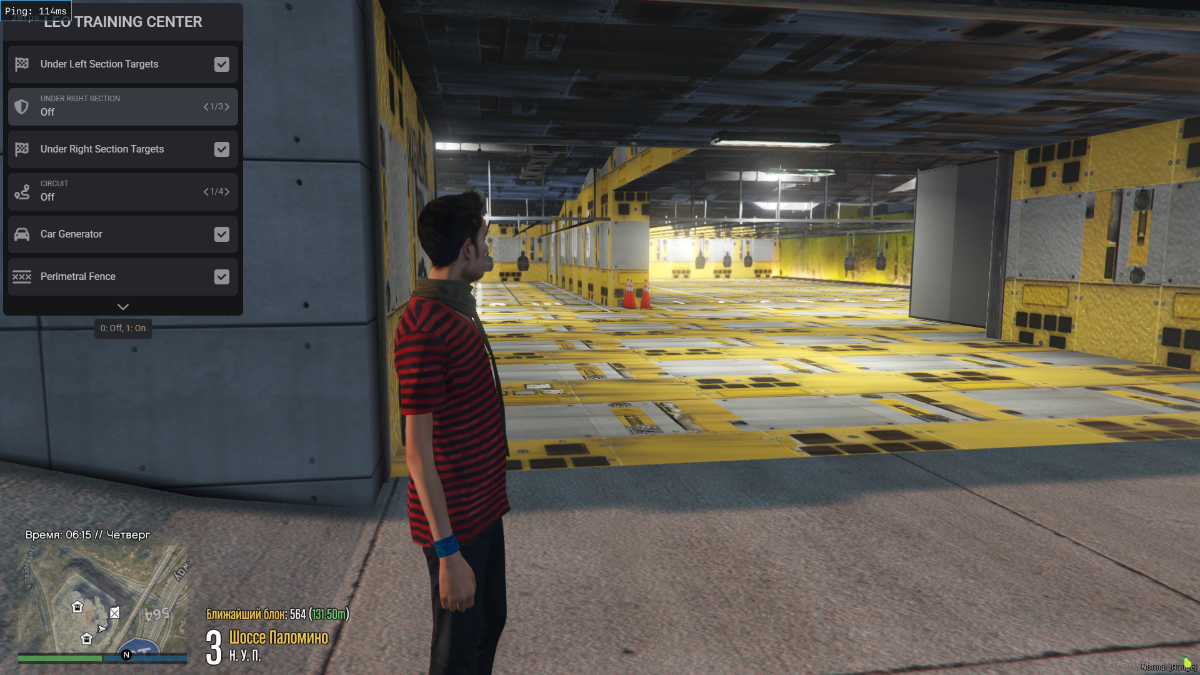Uncheck Under Right Section Targets
This screenshot has height=675, width=1200.
click(222, 149)
